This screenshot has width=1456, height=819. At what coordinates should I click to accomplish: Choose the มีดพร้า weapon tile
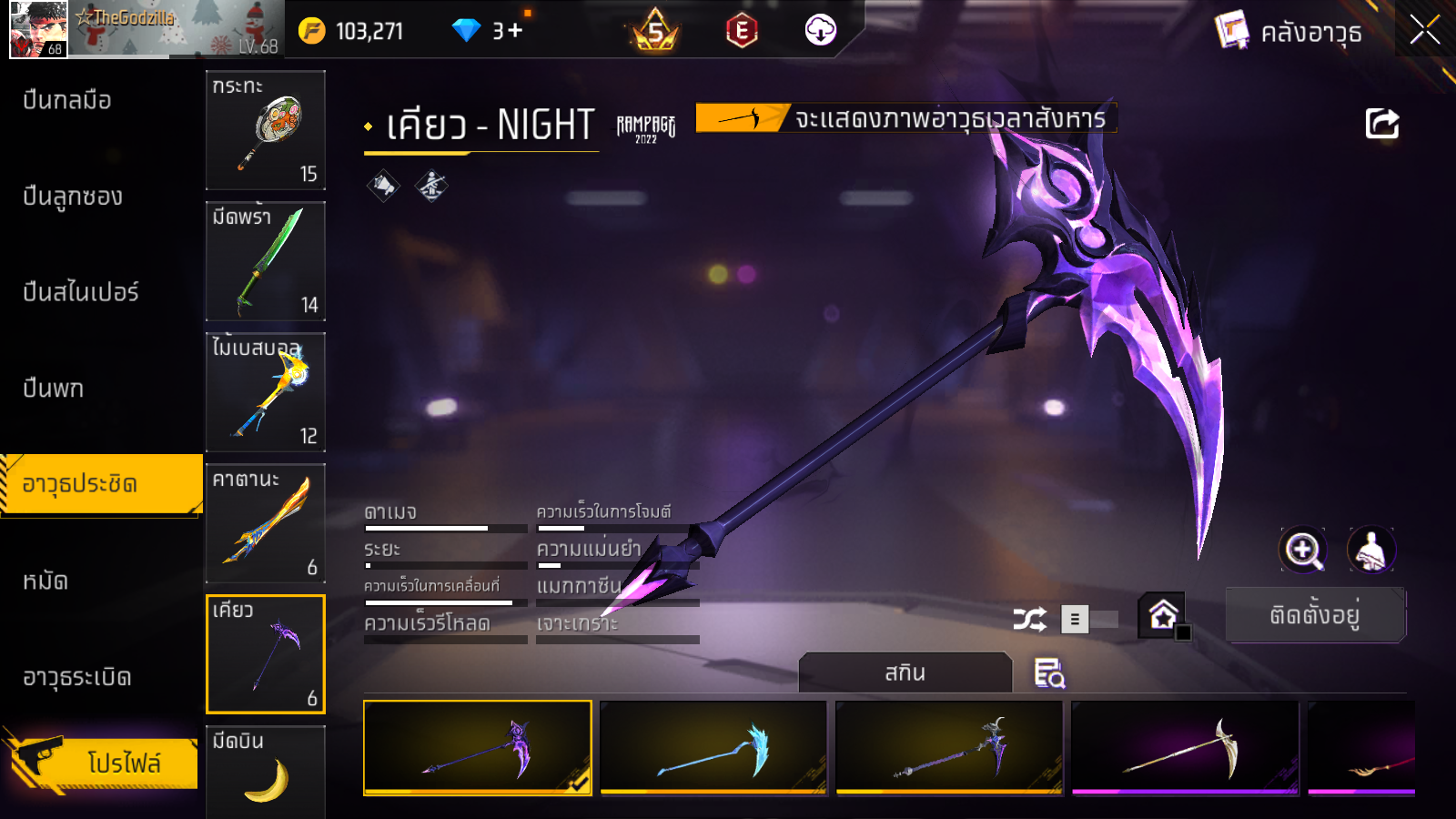tap(266, 261)
